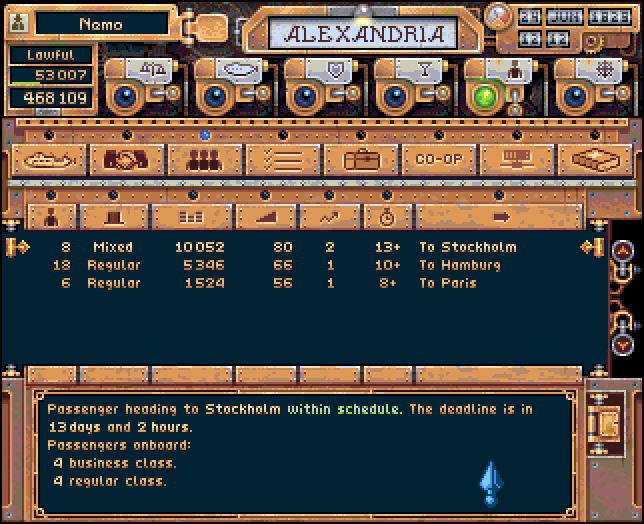
Task: Open the ship panel tab
Action: pos(49,160)
